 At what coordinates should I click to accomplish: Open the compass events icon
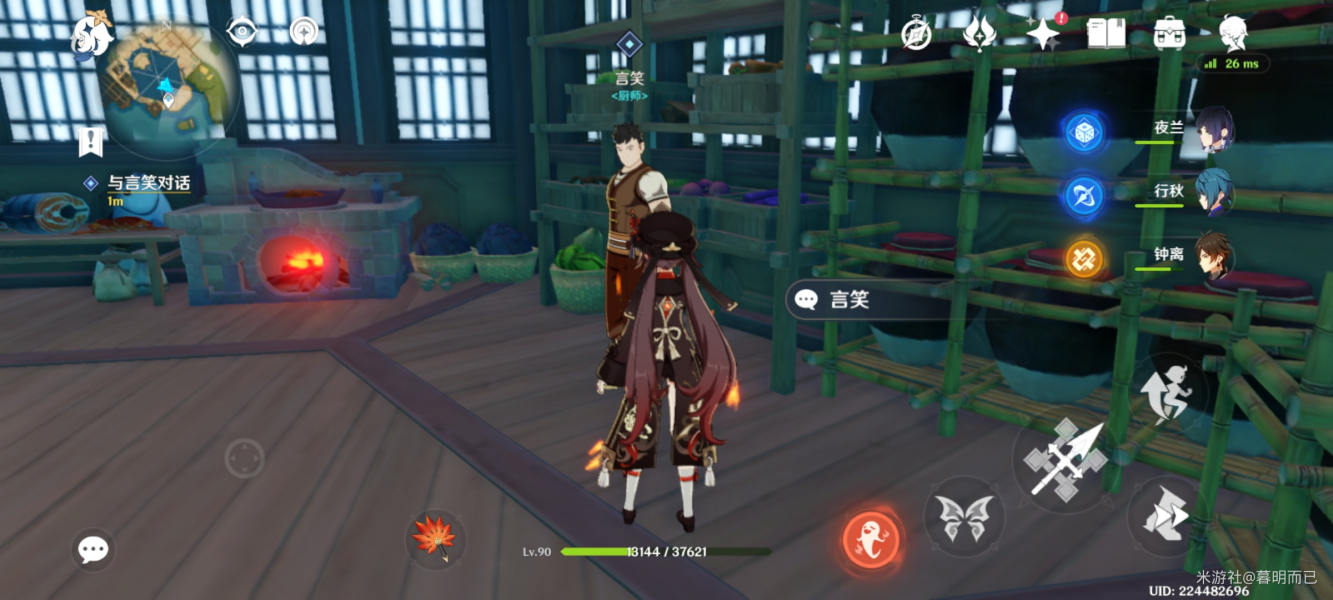click(x=917, y=33)
